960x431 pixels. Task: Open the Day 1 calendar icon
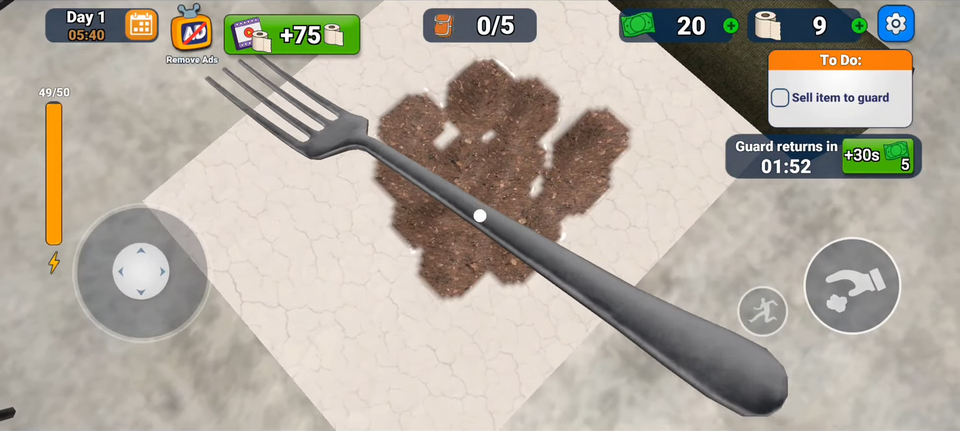click(141, 25)
